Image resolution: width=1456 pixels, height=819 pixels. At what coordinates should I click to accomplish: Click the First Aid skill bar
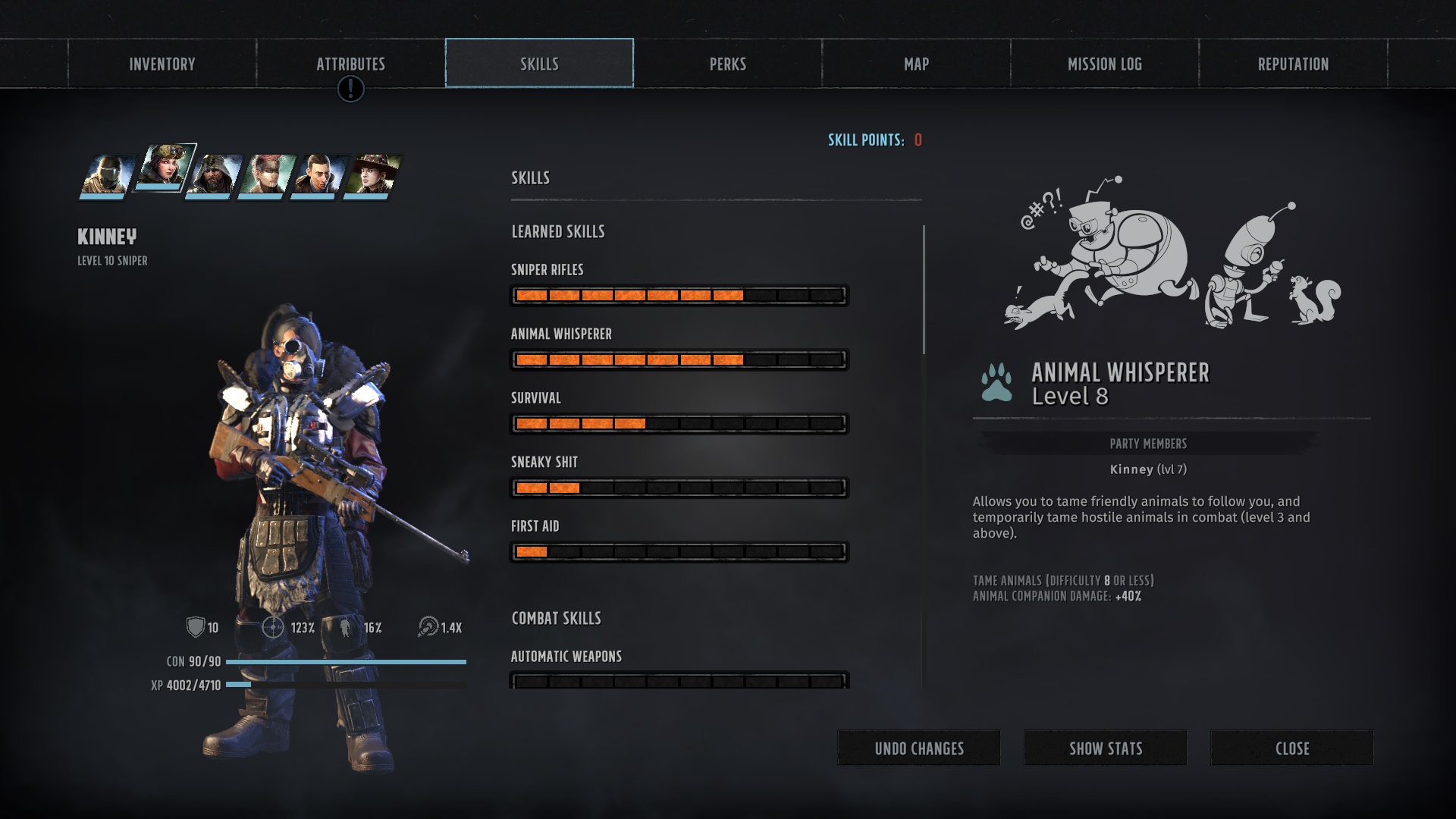click(679, 551)
